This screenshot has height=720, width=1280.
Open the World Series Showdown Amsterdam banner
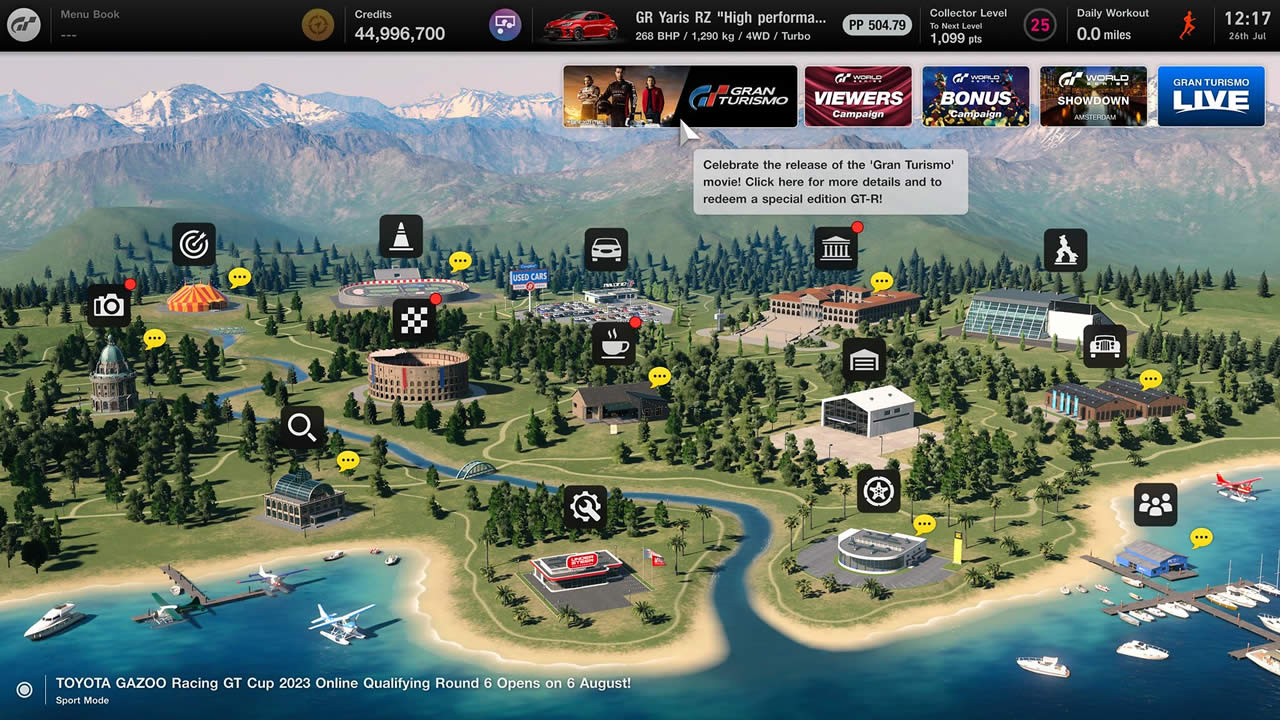coord(1093,96)
